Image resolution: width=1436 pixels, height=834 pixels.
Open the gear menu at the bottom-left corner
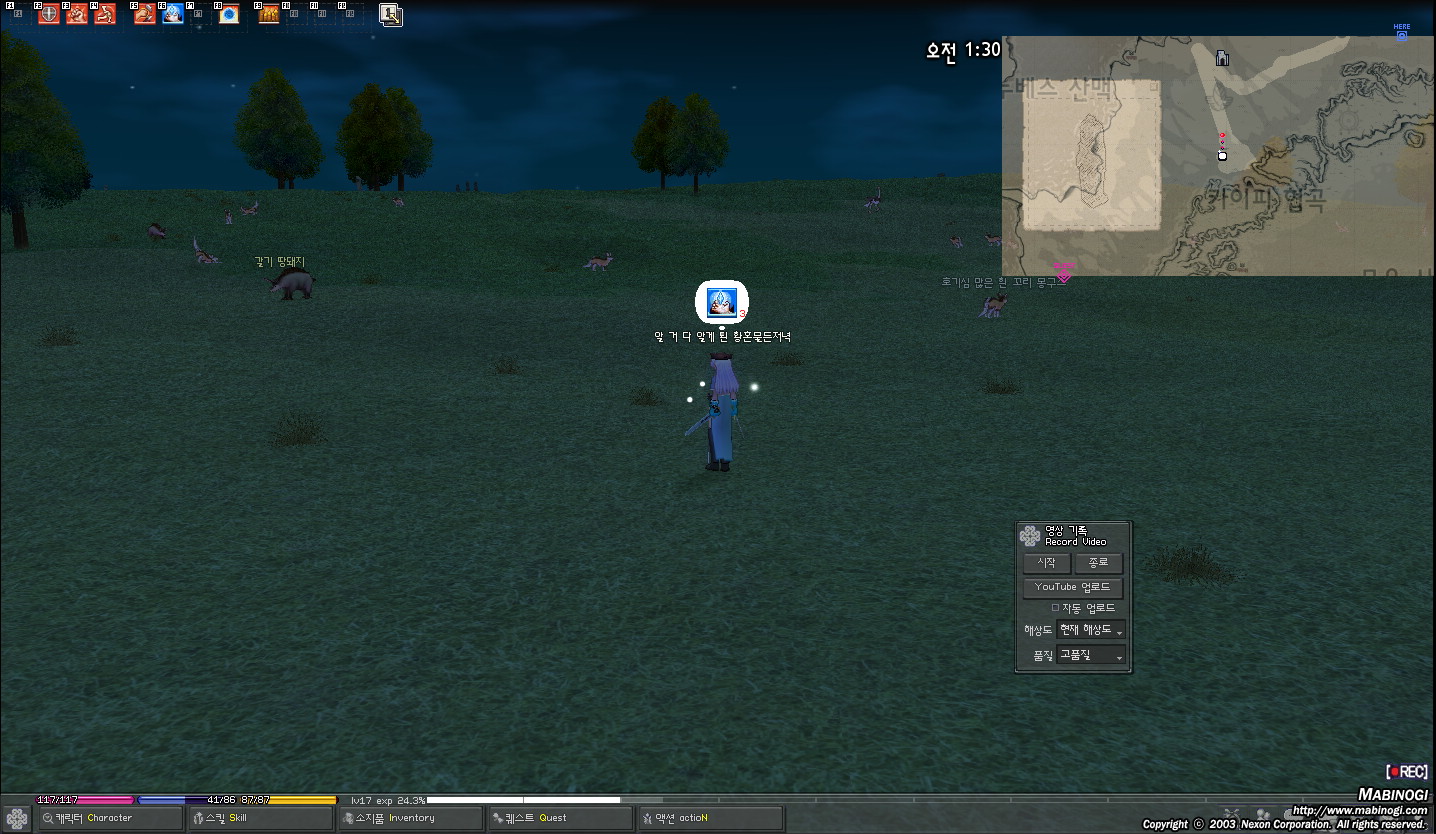click(x=16, y=818)
